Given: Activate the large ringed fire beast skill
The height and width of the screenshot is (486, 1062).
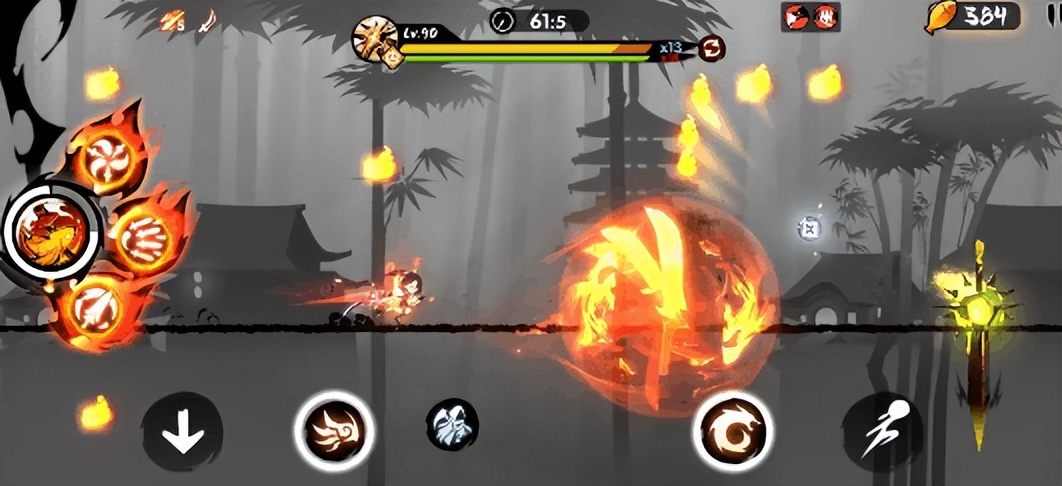Looking at the screenshot, I should tap(49, 229).
